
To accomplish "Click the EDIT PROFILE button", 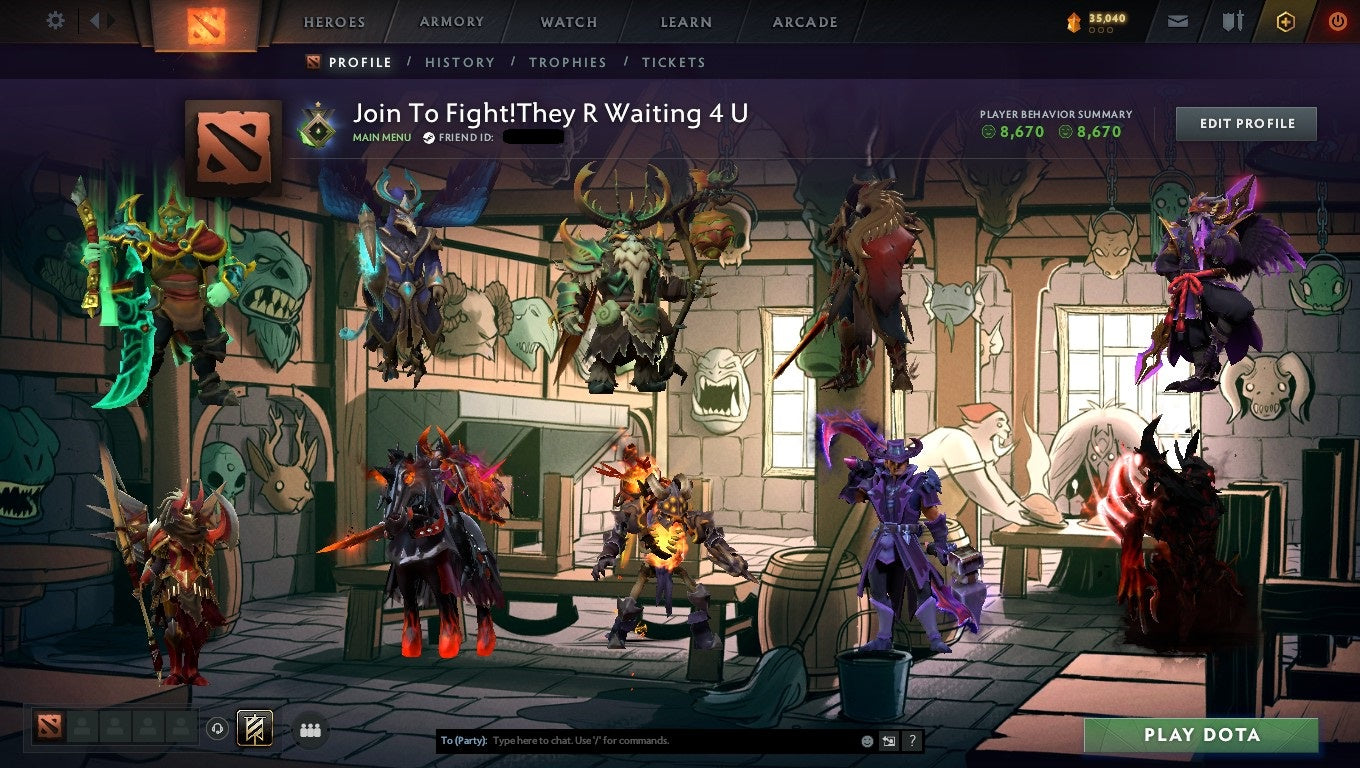I will (1245, 123).
